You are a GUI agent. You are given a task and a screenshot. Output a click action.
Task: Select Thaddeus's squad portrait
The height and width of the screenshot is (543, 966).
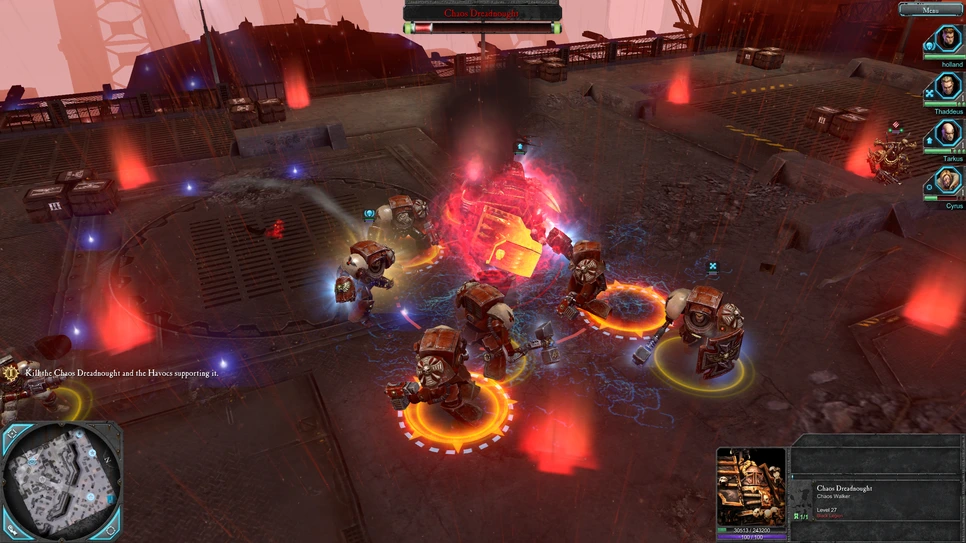948,87
